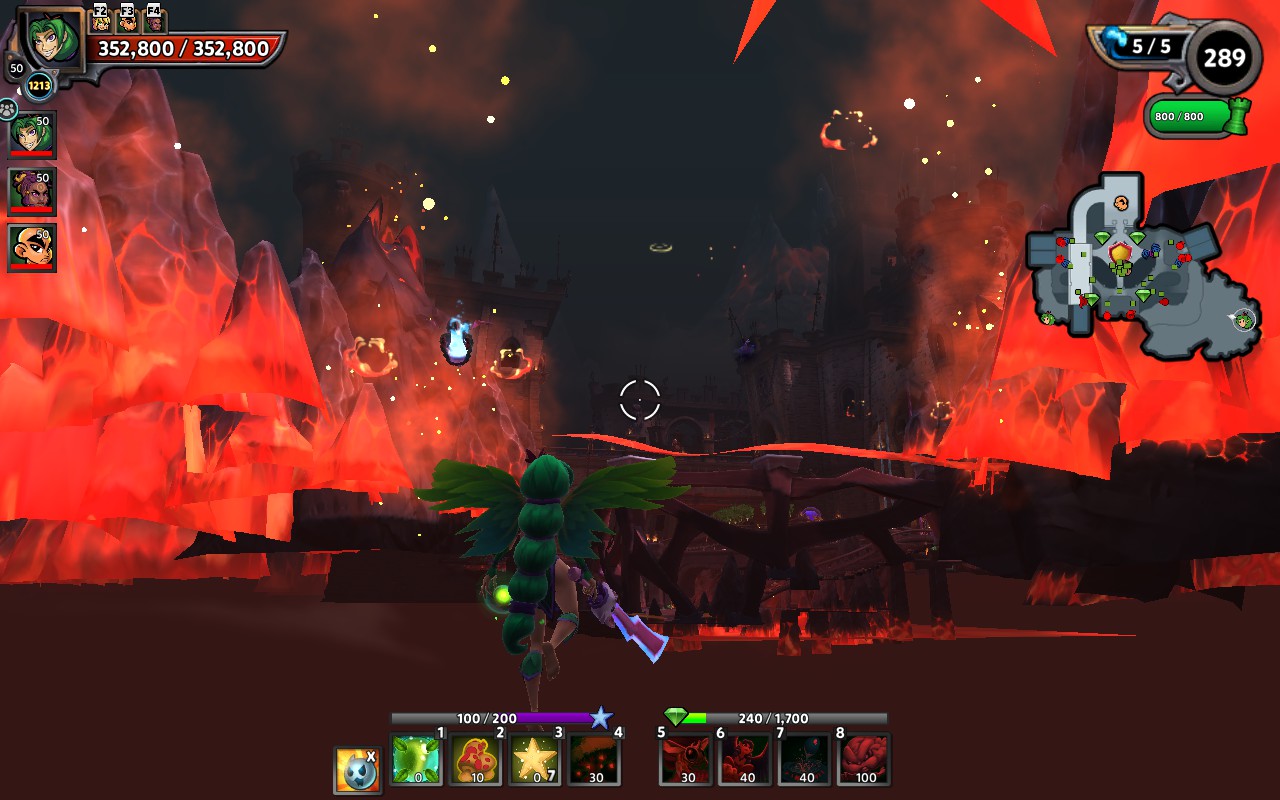Choose the brain-like defense costing 100
This screenshot has height=800, width=1280.
[x=864, y=759]
